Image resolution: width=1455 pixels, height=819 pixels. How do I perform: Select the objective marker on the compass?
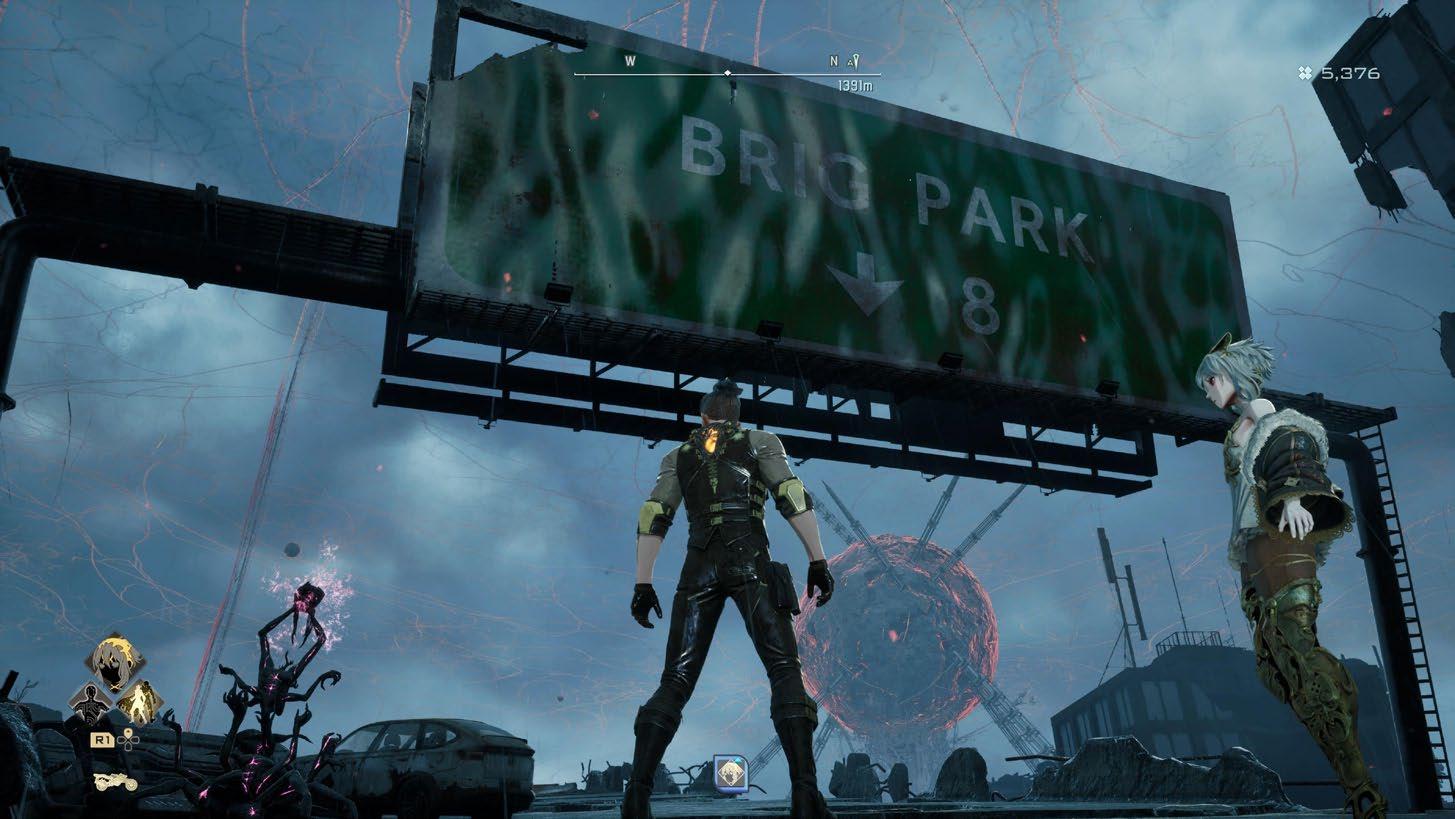(x=854, y=62)
